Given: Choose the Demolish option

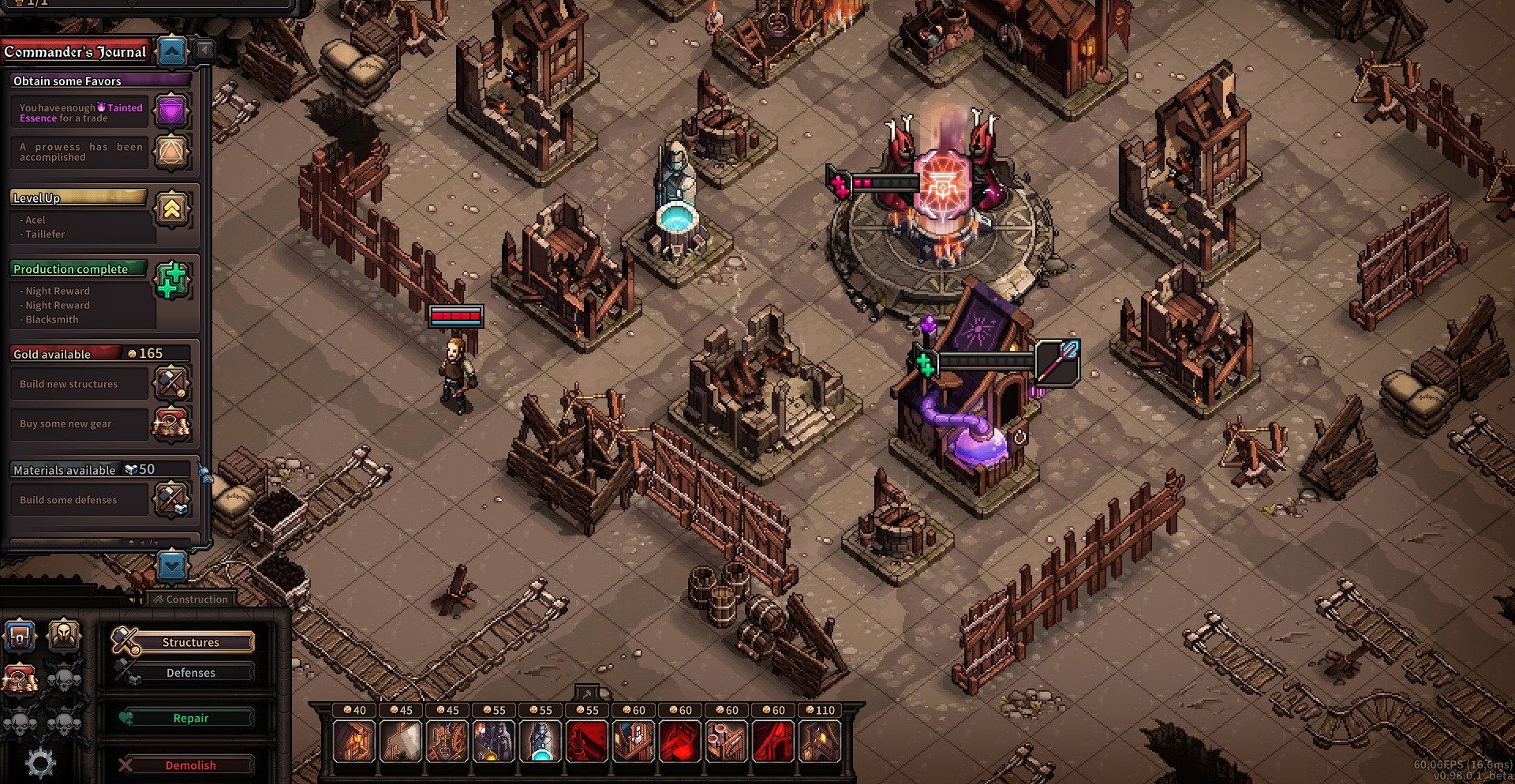Looking at the screenshot, I should click(x=190, y=765).
